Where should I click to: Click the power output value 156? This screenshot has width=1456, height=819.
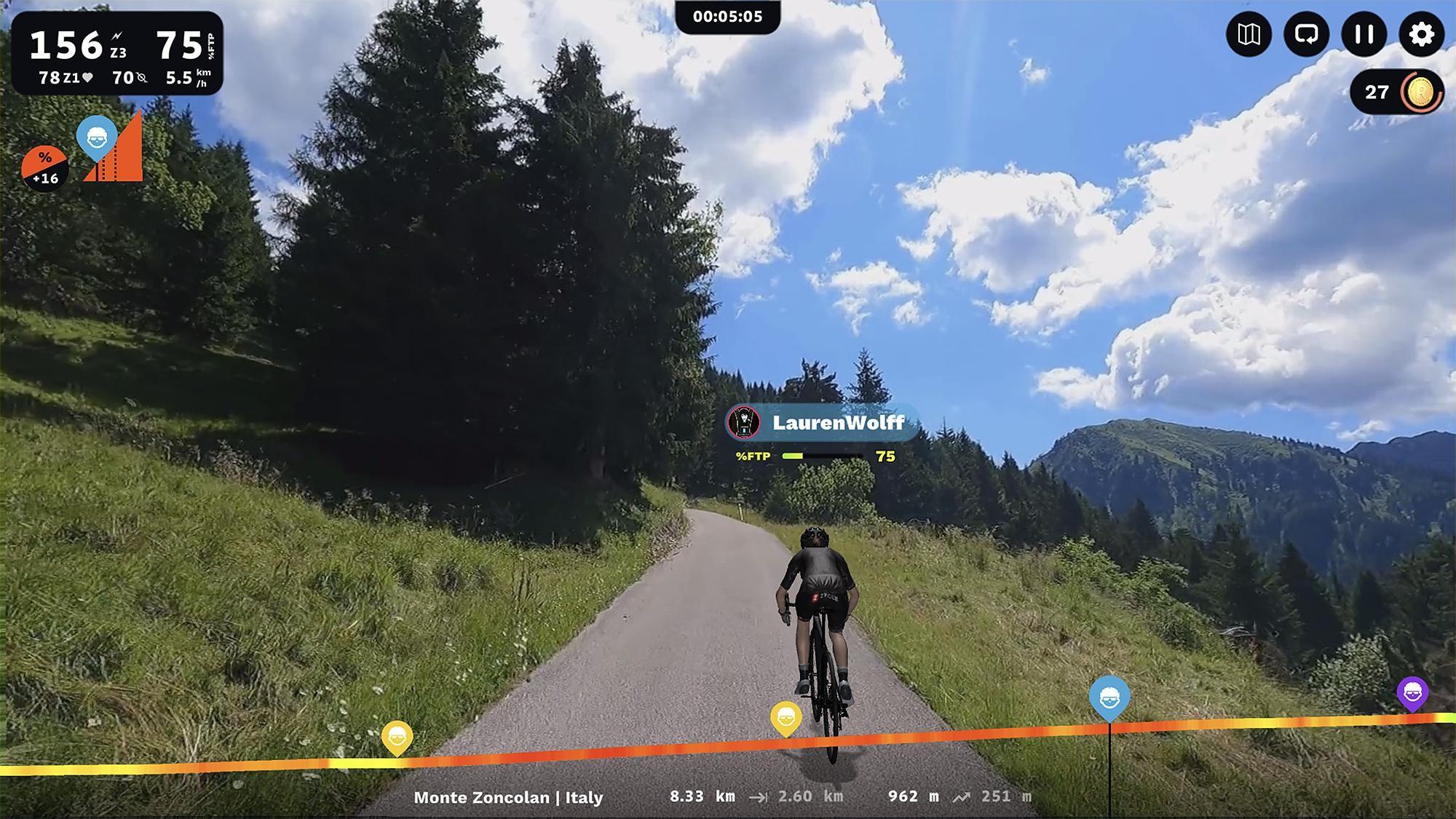tap(67, 44)
